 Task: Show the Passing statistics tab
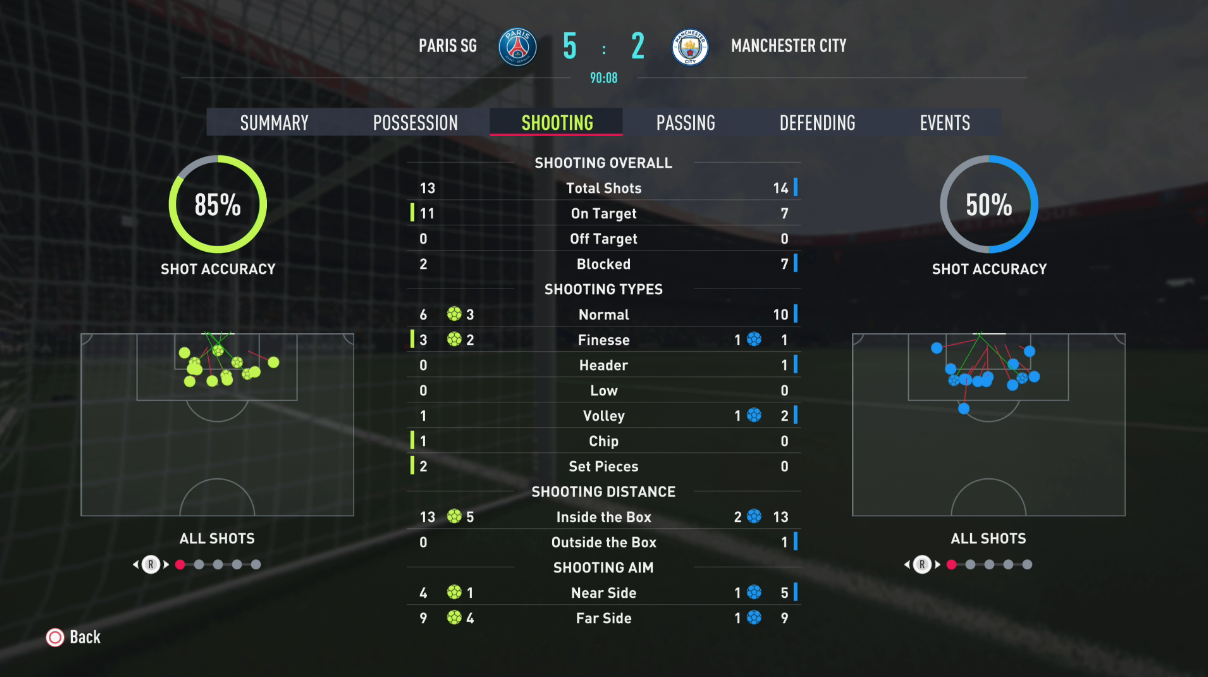(x=685, y=123)
